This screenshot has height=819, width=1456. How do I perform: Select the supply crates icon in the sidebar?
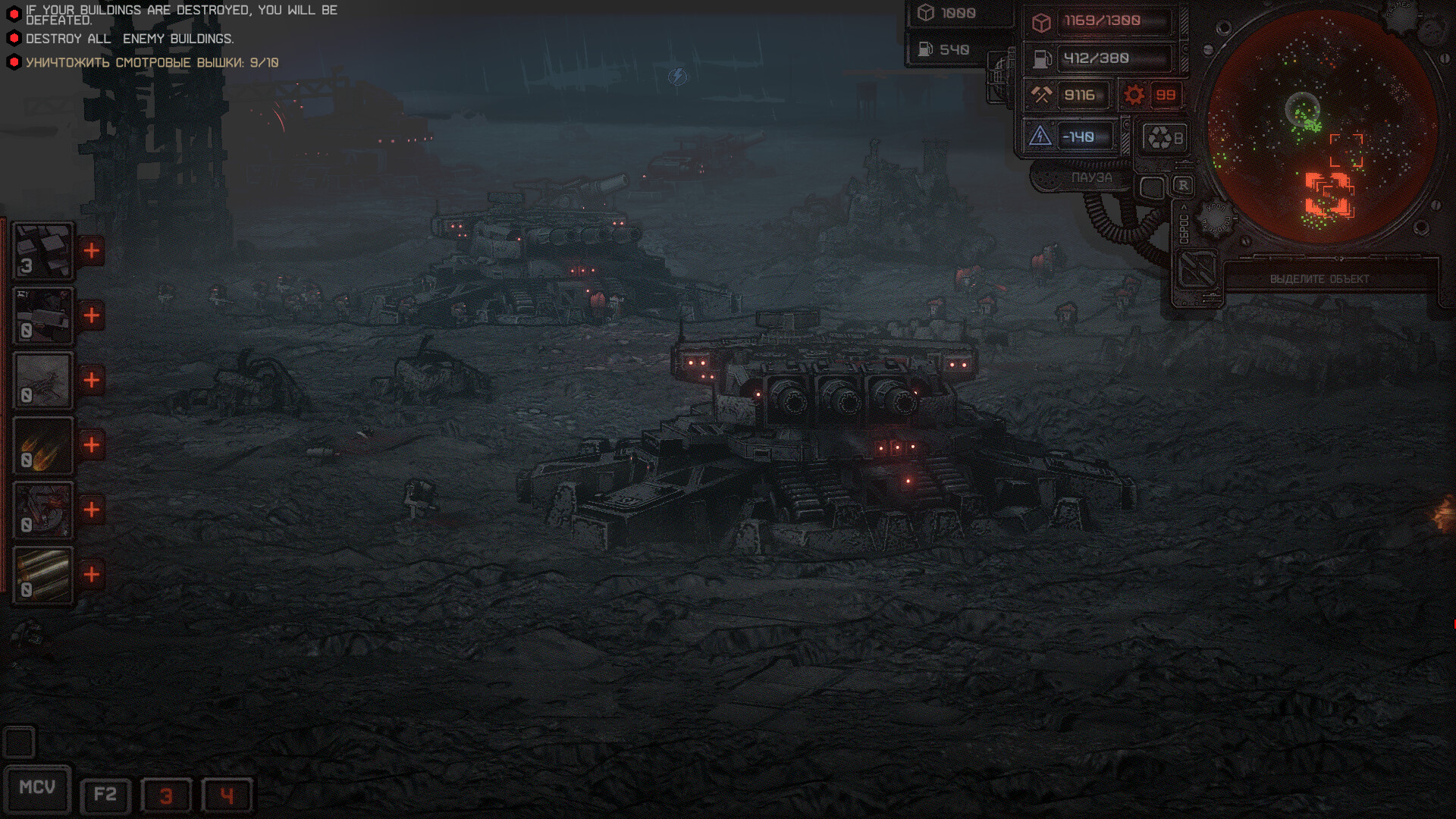(x=42, y=250)
